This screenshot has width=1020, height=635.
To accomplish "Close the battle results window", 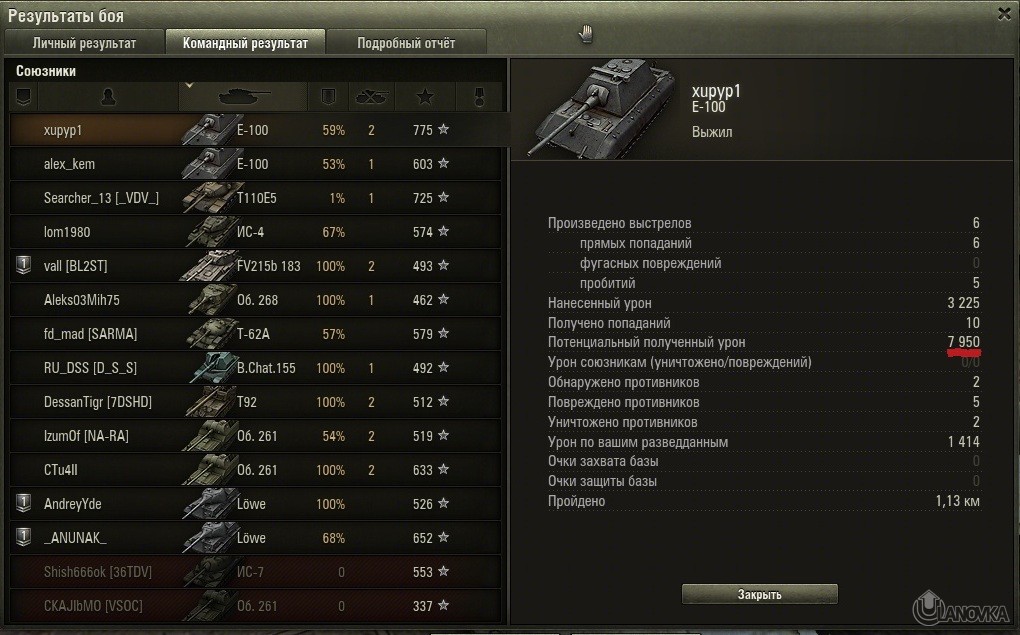I will (1004, 14).
